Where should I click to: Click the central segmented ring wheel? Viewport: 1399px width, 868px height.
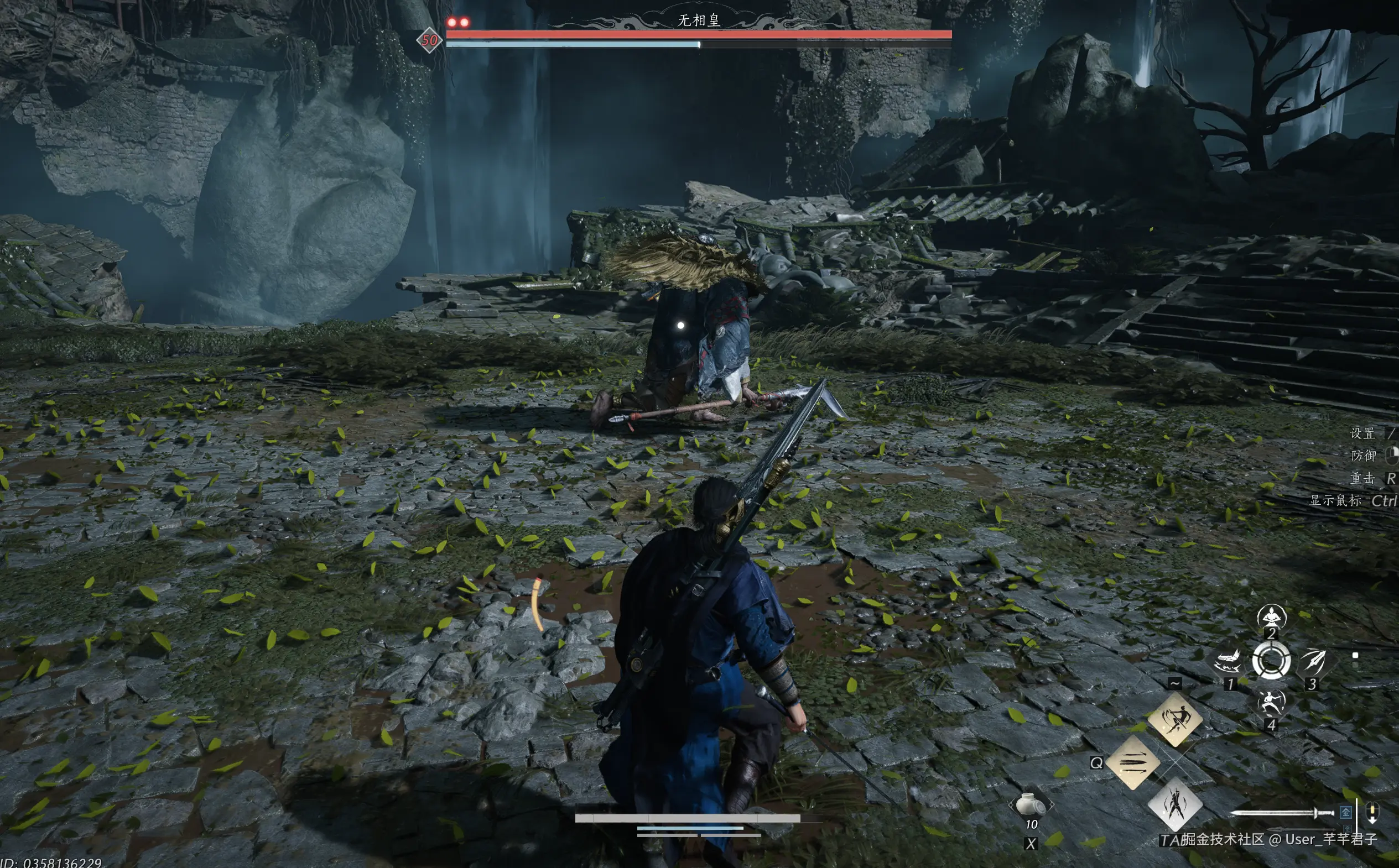click(1271, 661)
